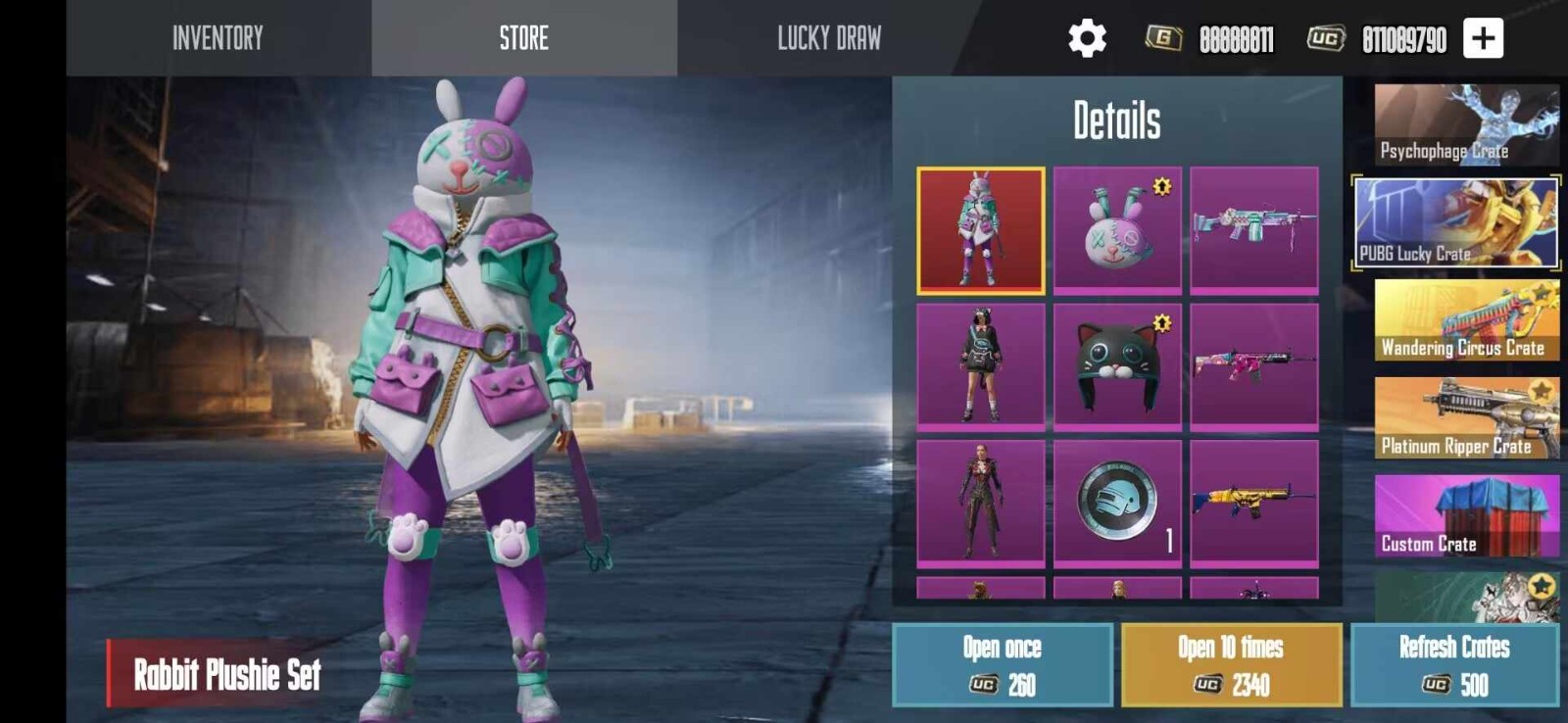This screenshot has width=1568, height=723.
Task: Add more UC with the plus button
Action: tap(1483, 38)
